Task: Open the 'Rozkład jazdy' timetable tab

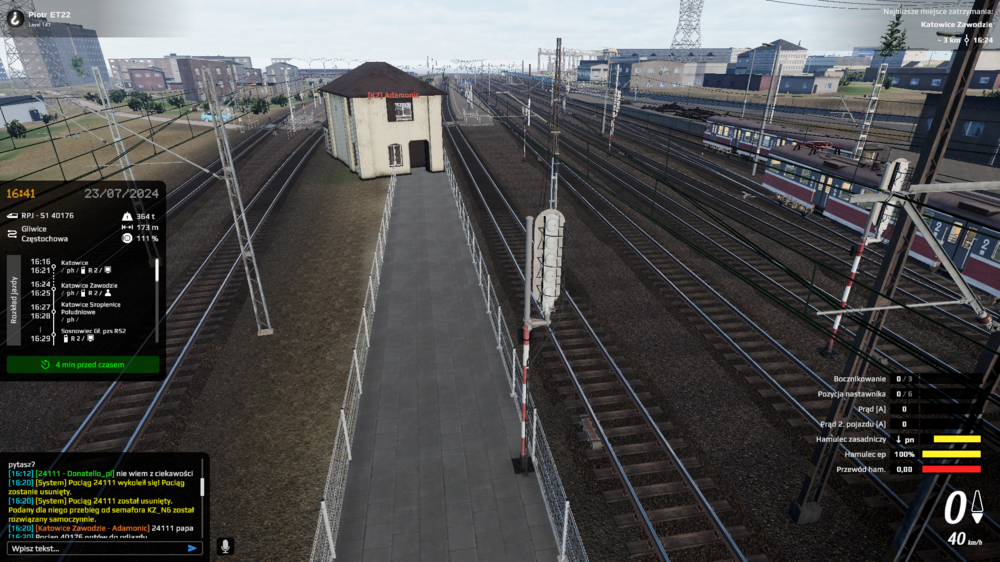Action: (13, 300)
